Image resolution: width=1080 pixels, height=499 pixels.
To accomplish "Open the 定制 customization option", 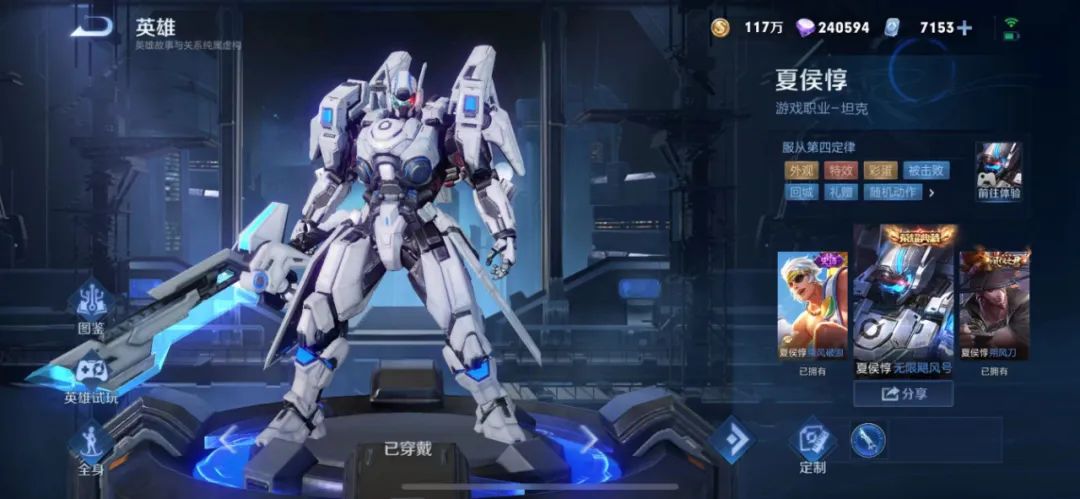I will 812,446.
